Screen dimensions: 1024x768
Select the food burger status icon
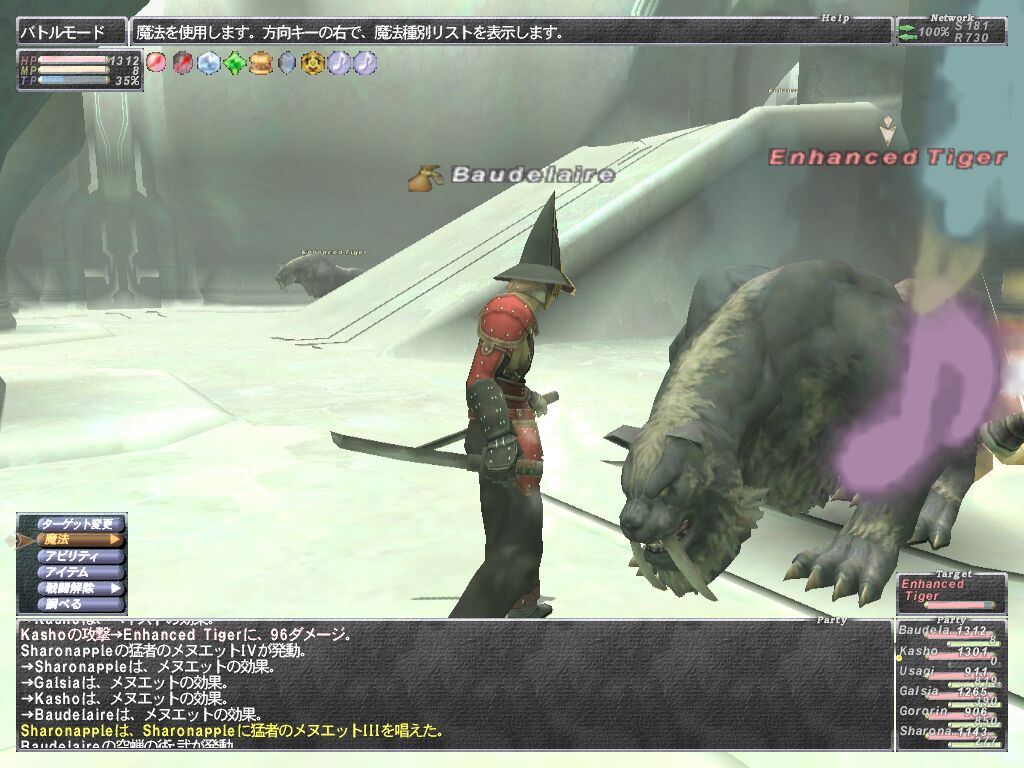[x=260, y=63]
